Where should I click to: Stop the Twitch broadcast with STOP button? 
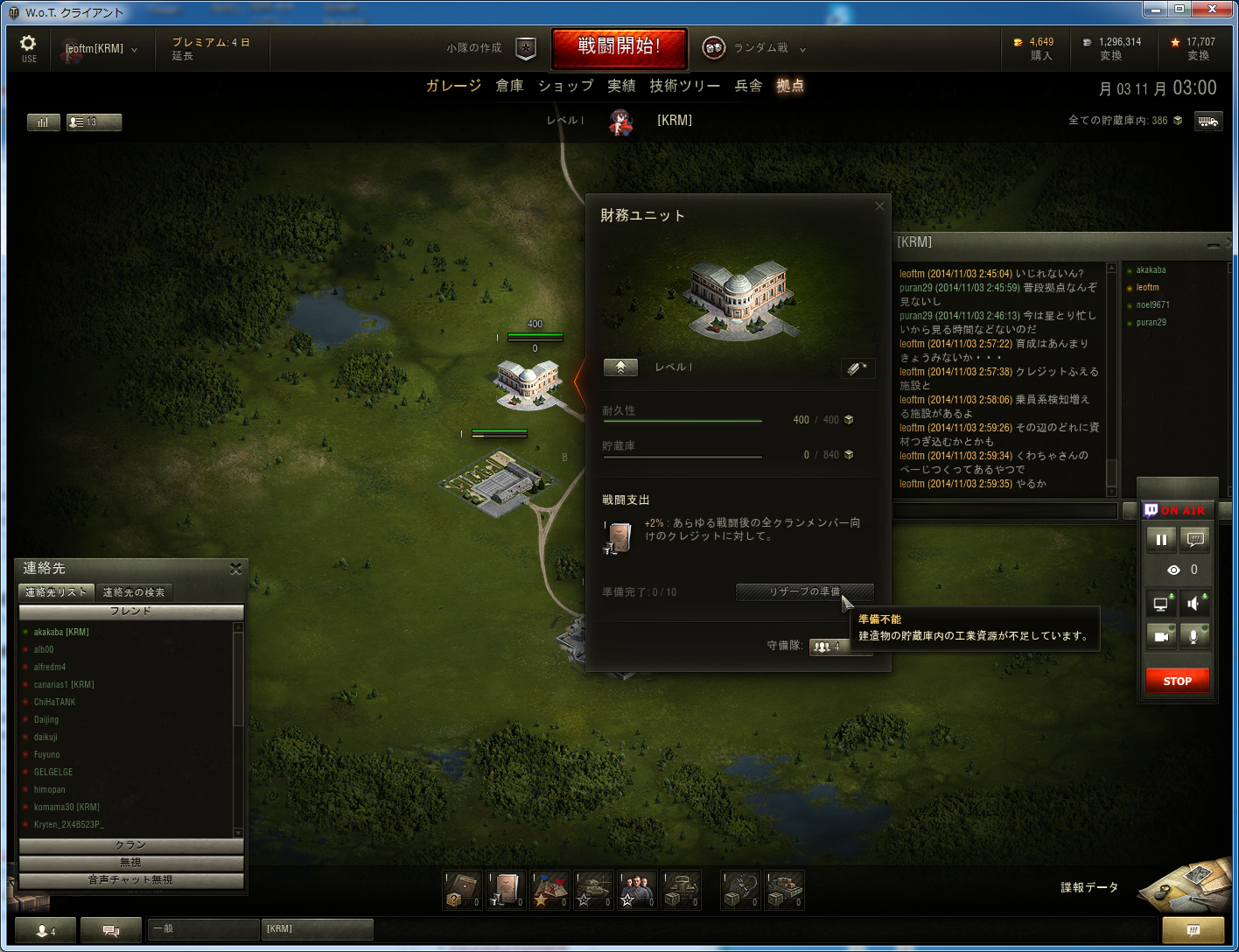pyautogui.click(x=1177, y=681)
